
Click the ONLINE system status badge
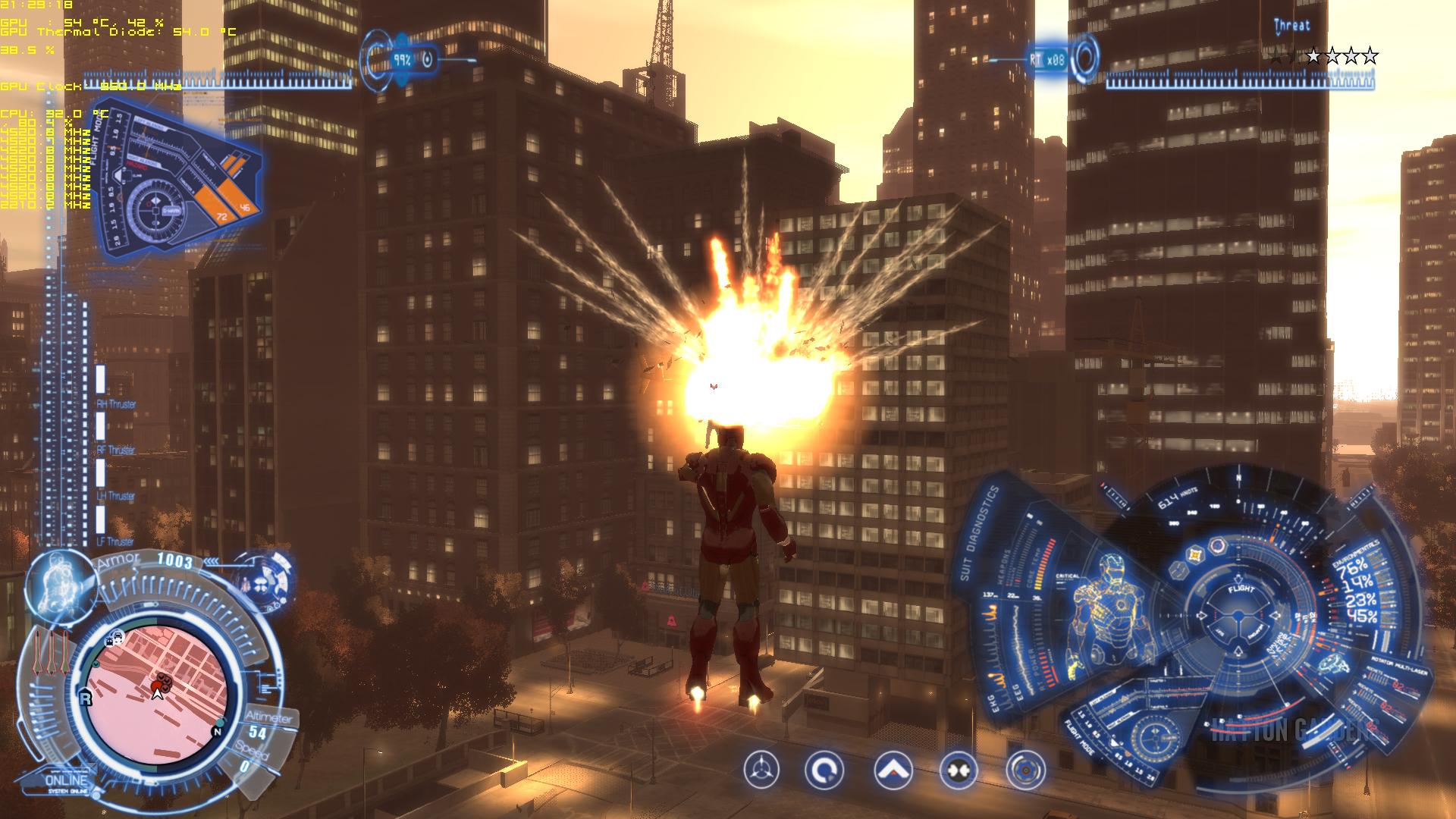[67, 781]
